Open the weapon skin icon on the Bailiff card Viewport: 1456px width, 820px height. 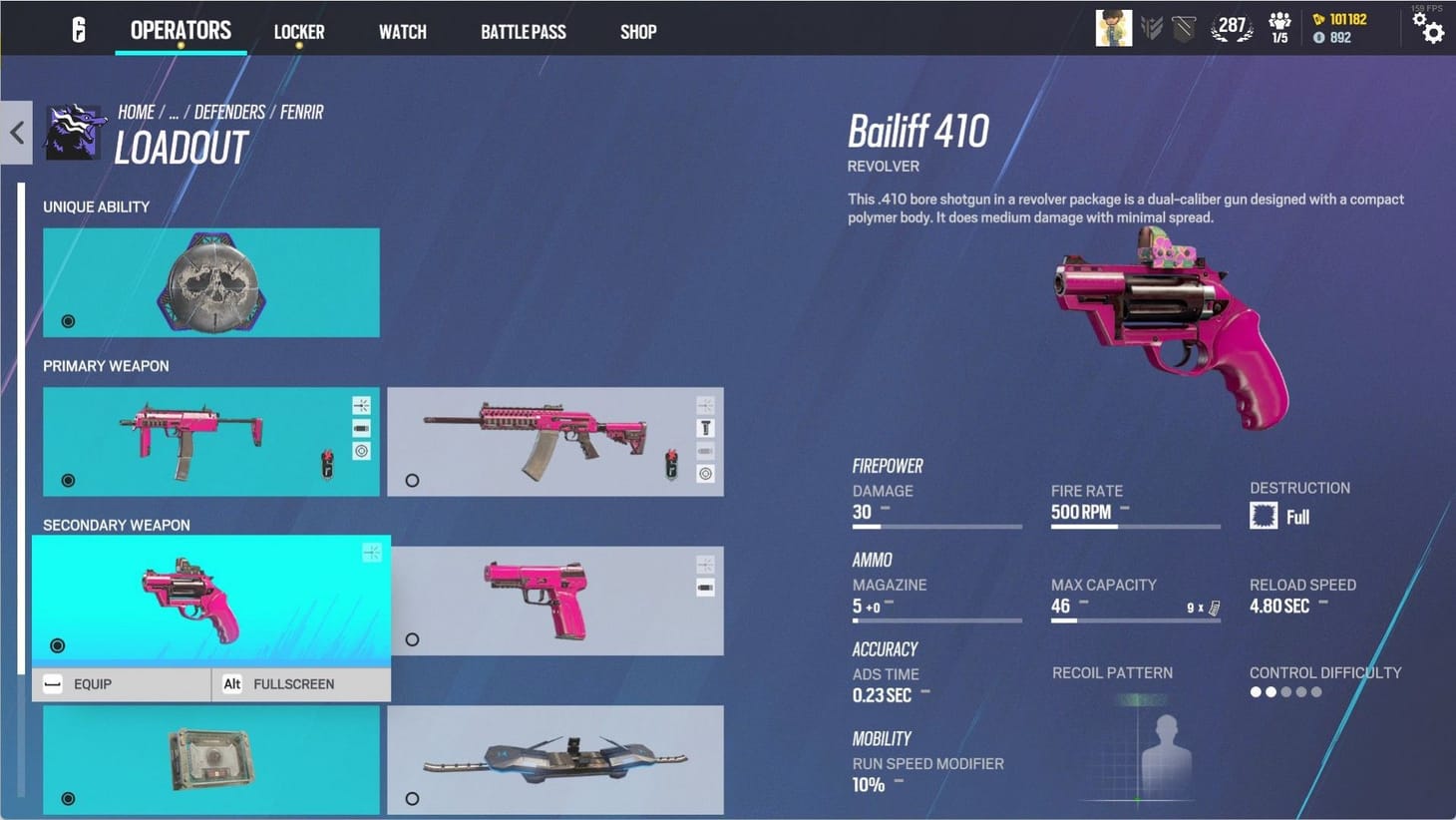coord(372,552)
